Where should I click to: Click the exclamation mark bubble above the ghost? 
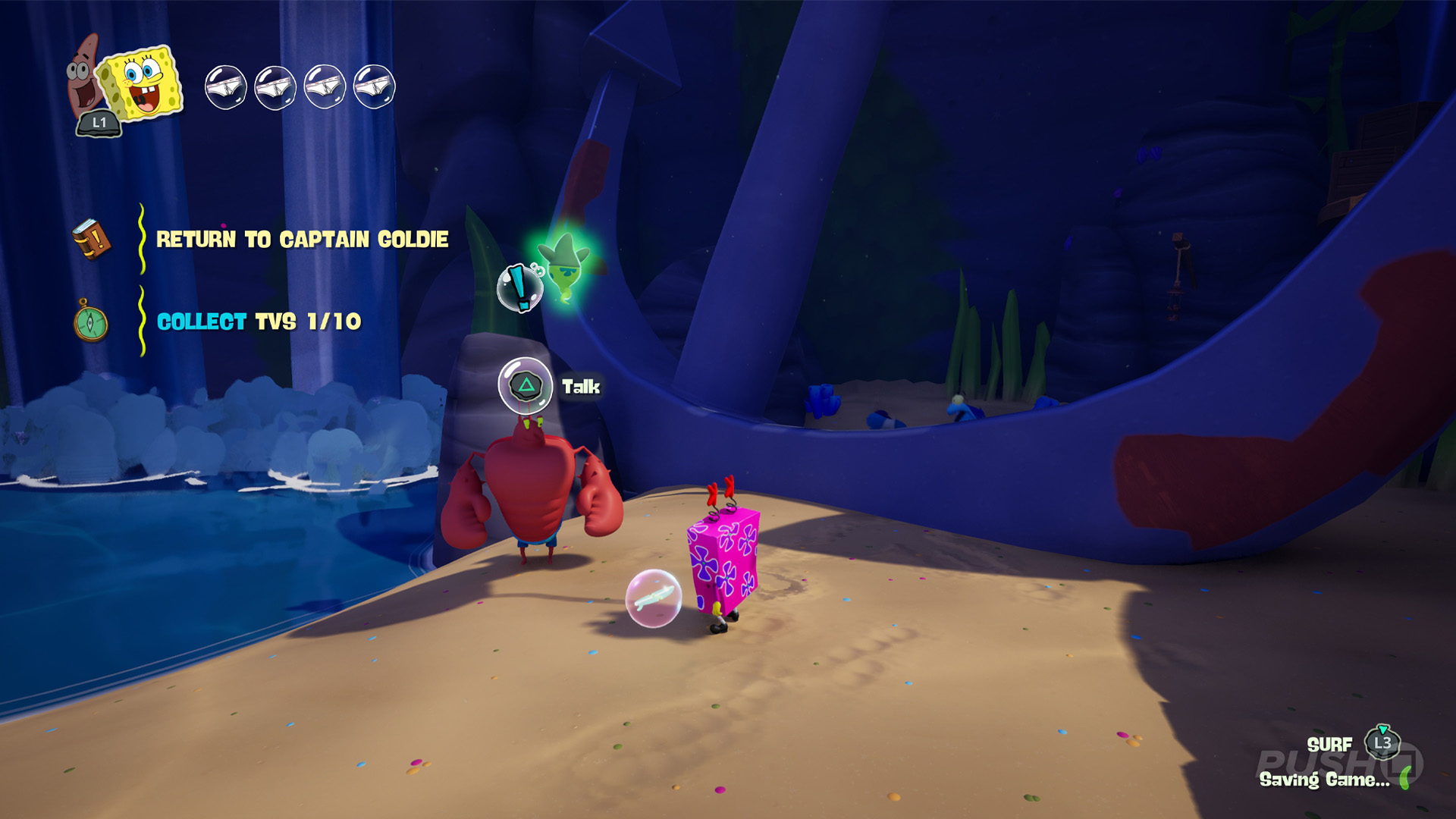pyautogui.click(x=519, y=288)
